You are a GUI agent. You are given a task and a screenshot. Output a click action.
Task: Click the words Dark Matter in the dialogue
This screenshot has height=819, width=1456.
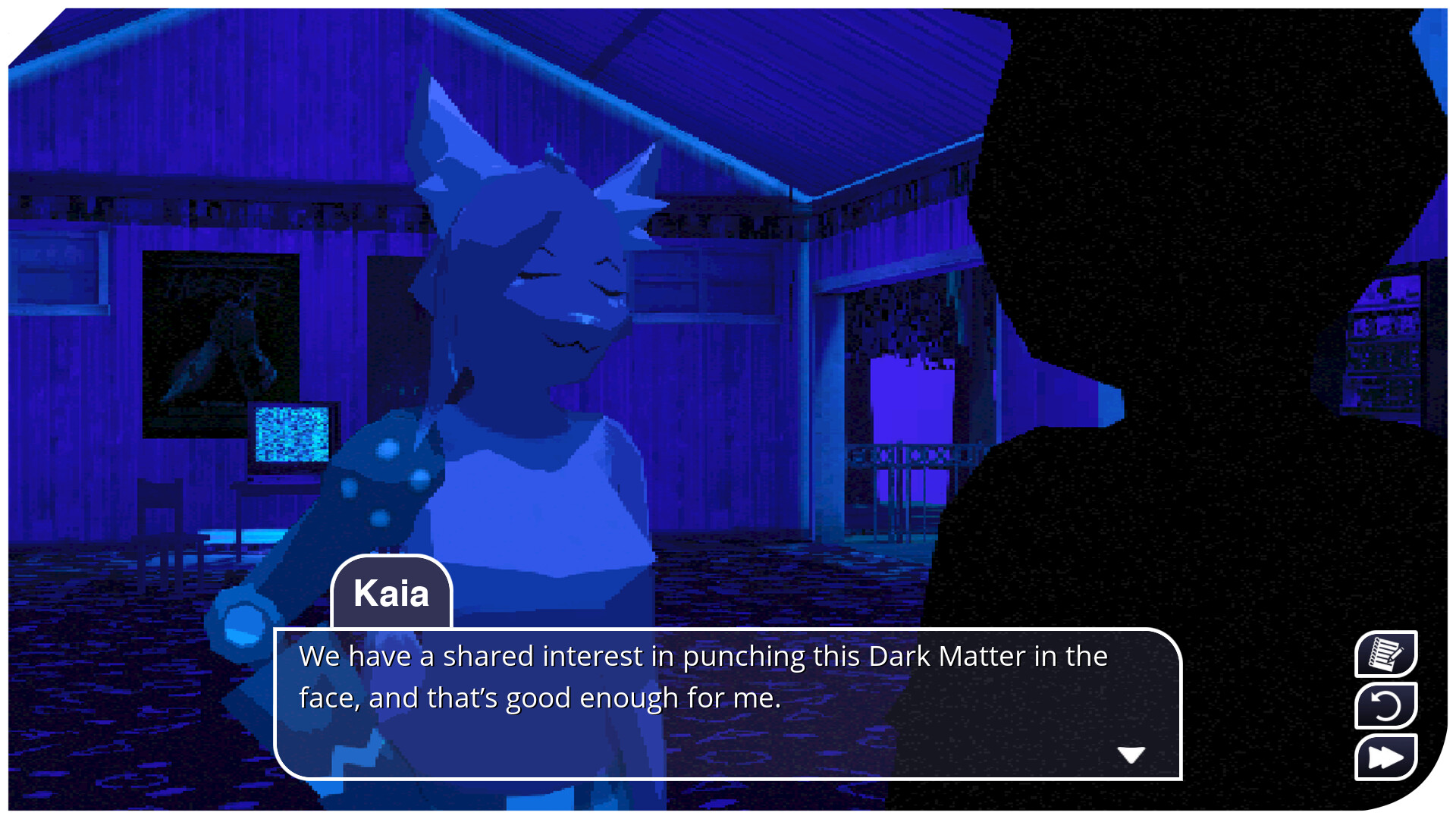point(946,657)
